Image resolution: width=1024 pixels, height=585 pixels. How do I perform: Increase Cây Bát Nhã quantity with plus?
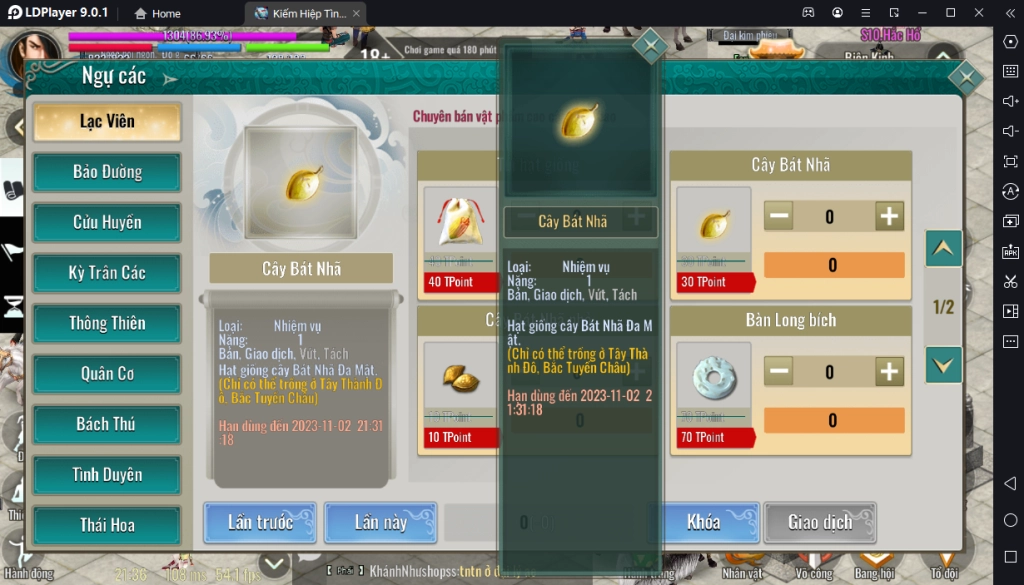889,216
